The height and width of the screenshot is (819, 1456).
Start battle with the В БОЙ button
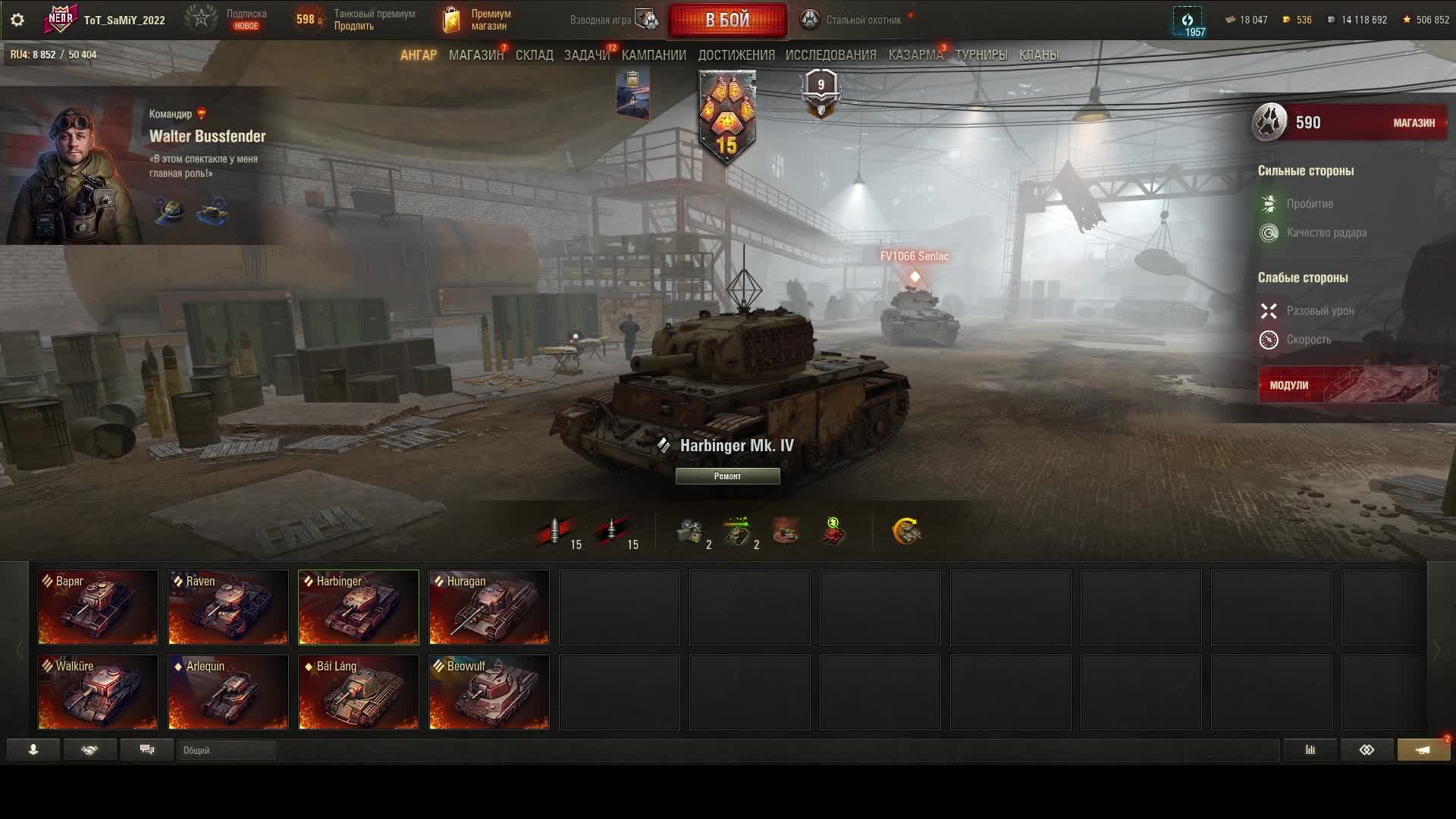tap(727, 20)
